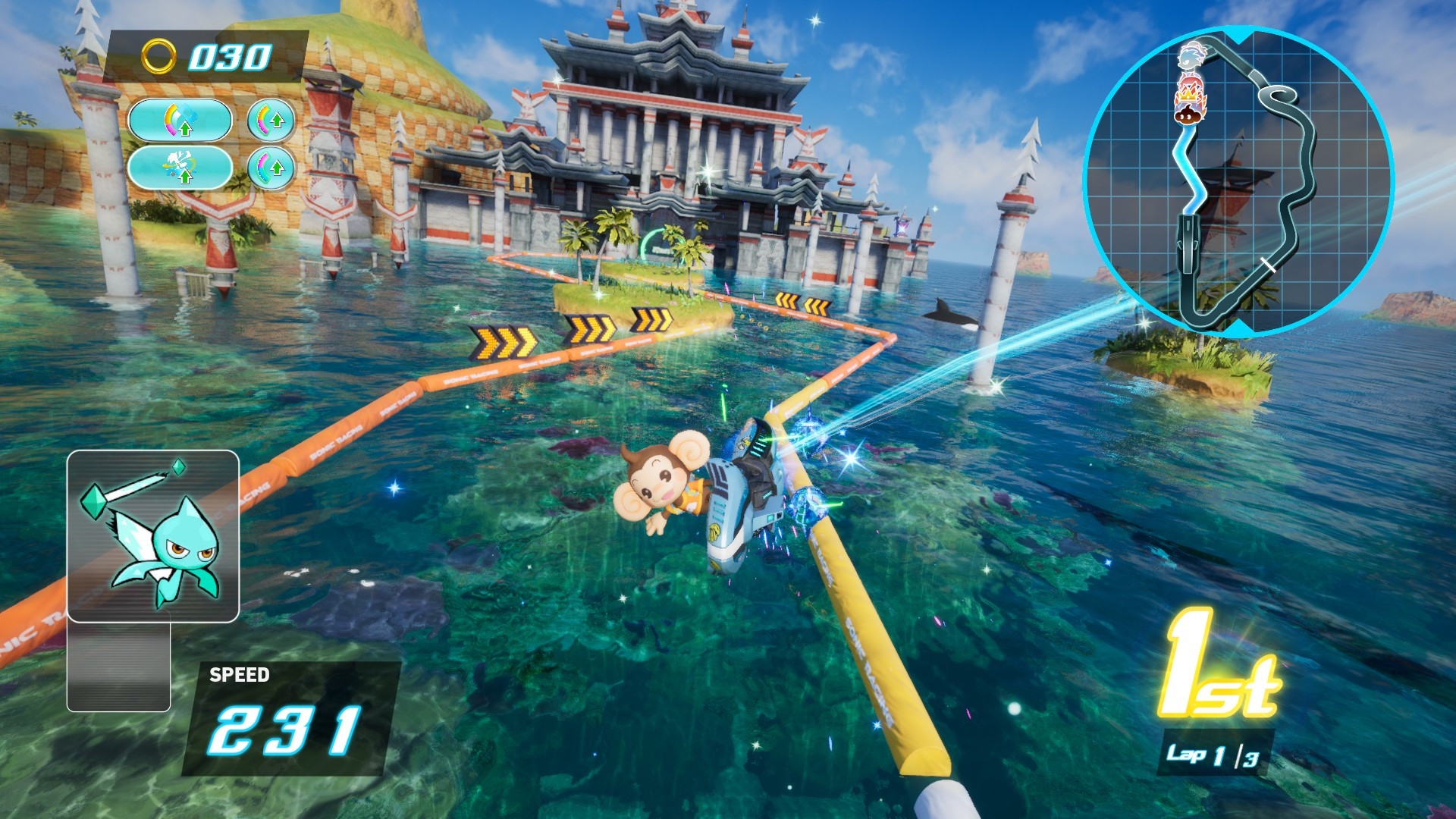Open the circular track minimap
The image size is (1456, 819).
[1238, 180]
